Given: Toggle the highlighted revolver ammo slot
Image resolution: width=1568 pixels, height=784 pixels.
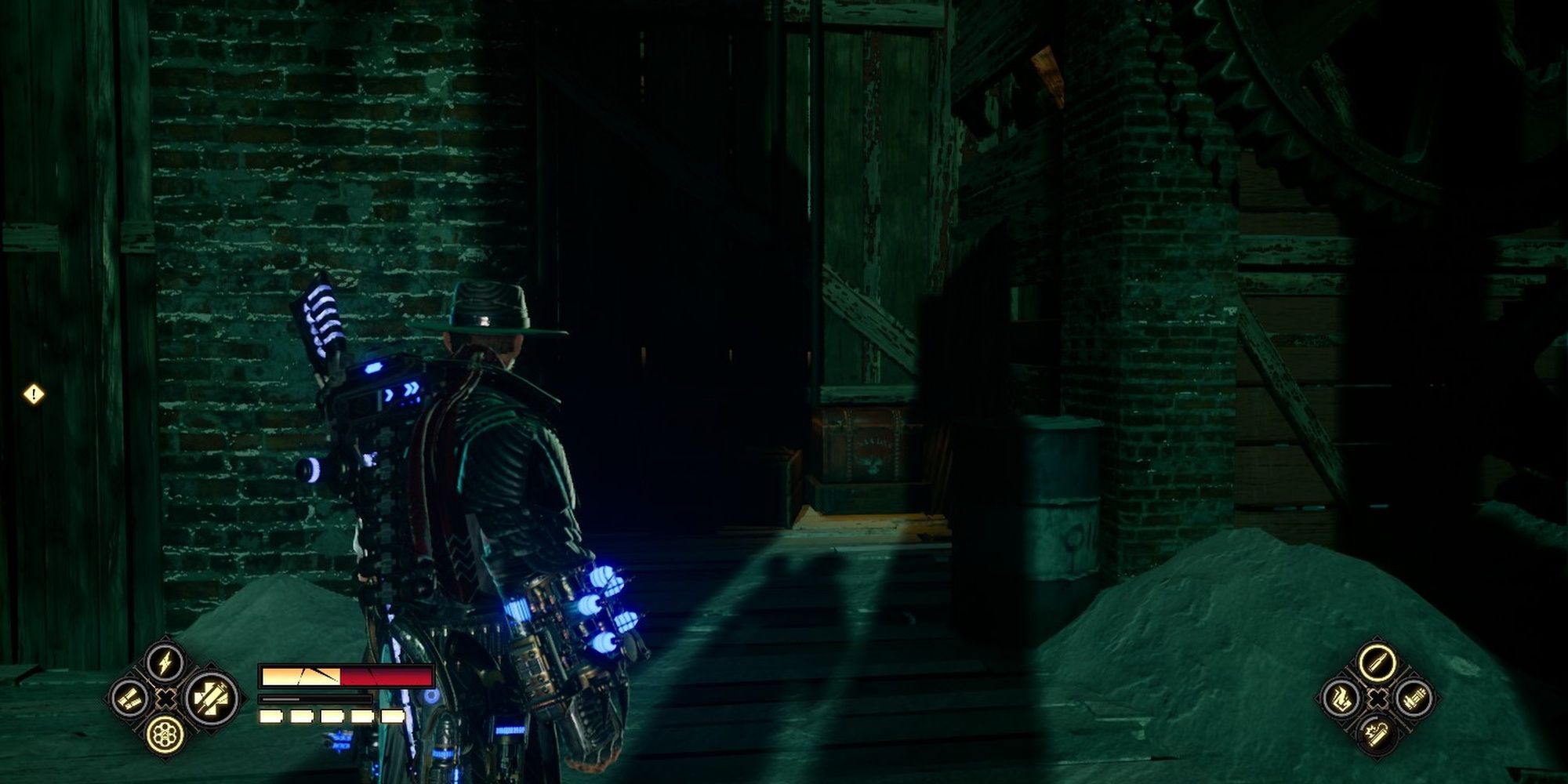Looking at the screenshot, I should (x=165, y=735).
